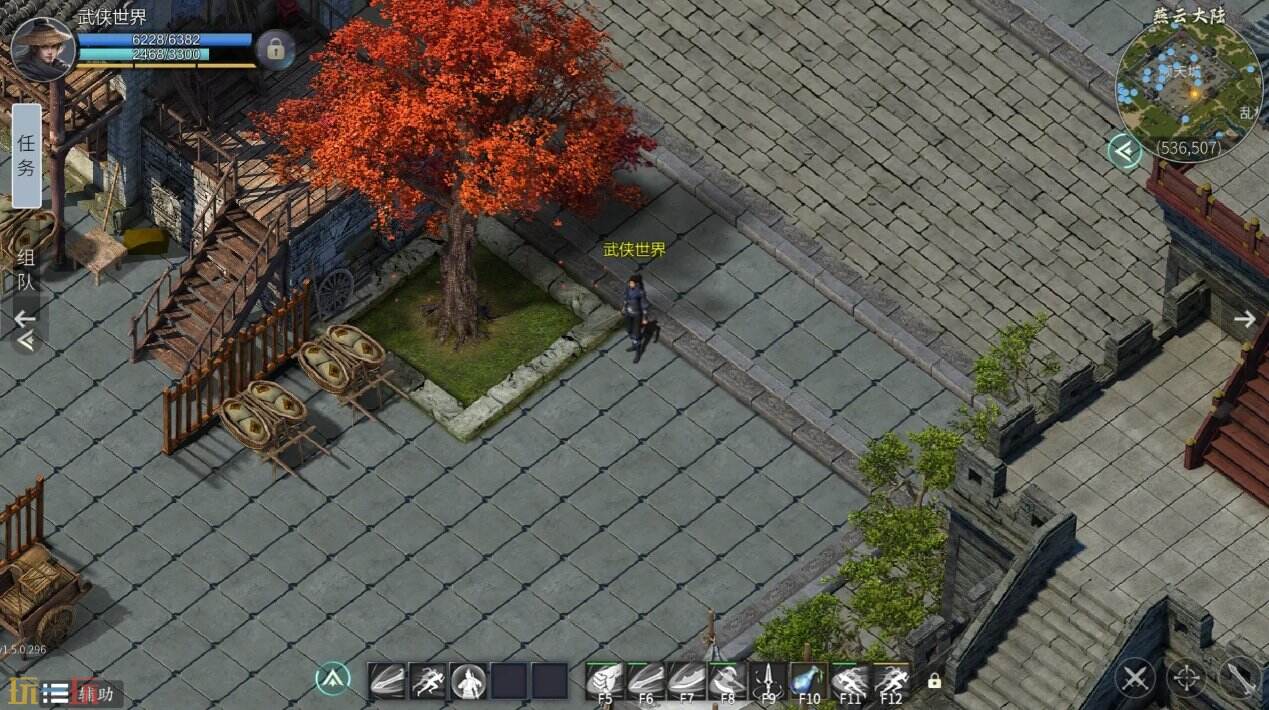Activate the F6 slash skill

click(x=646, y=681)
